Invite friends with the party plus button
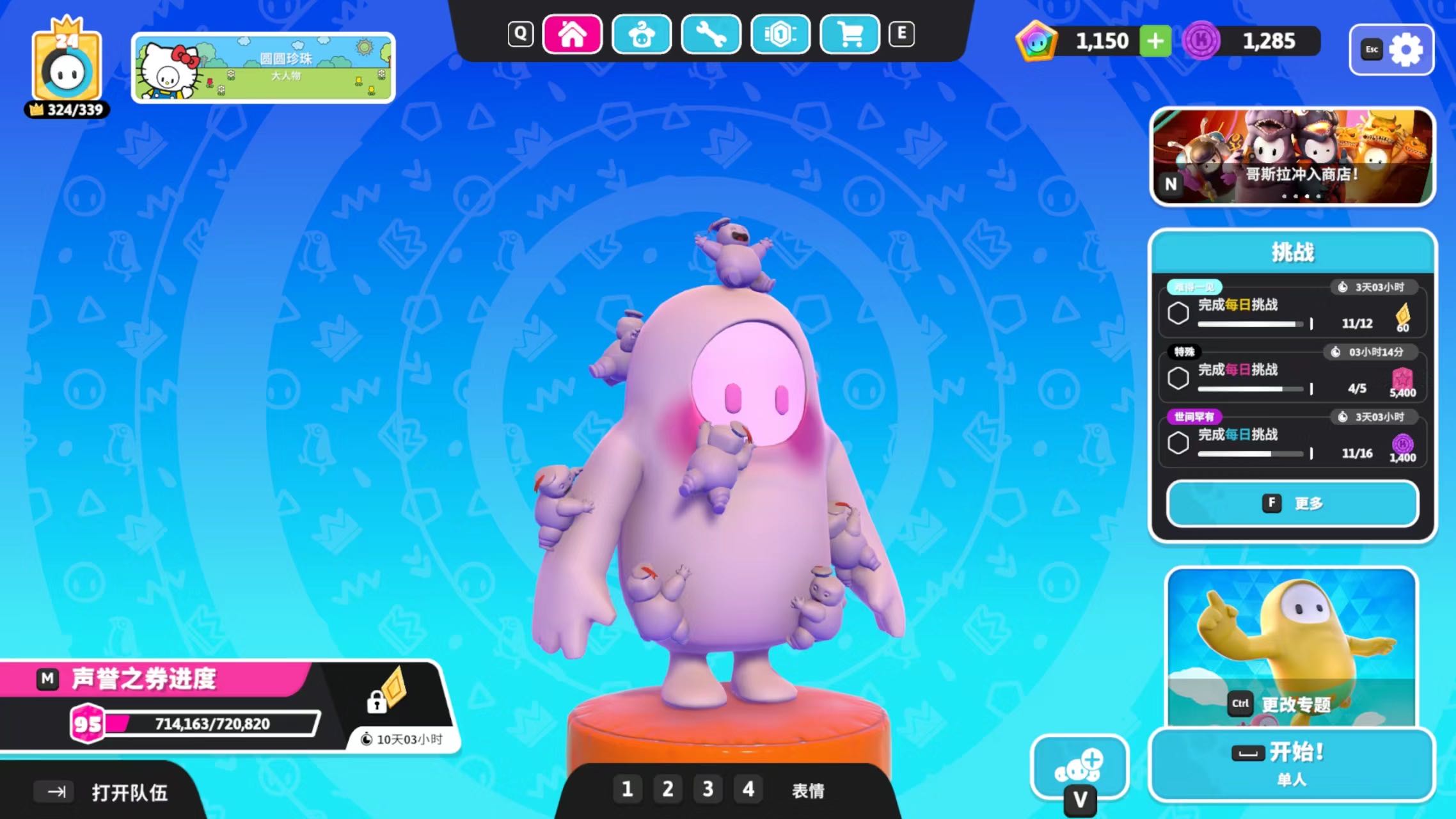This screenshot has width=1456, height=819. tap(1079, 767)
